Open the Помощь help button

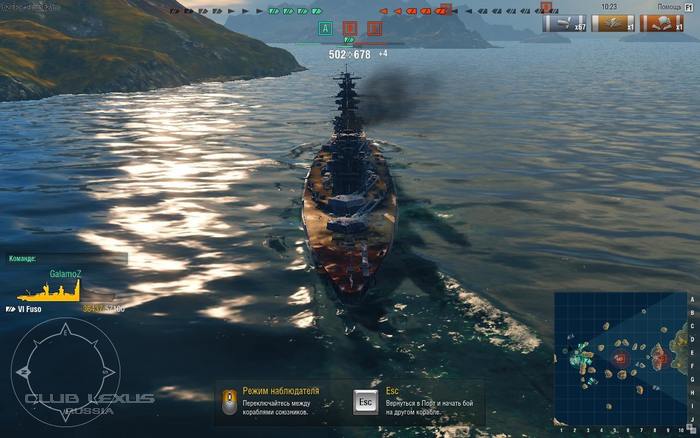click(x=672, y=6)
